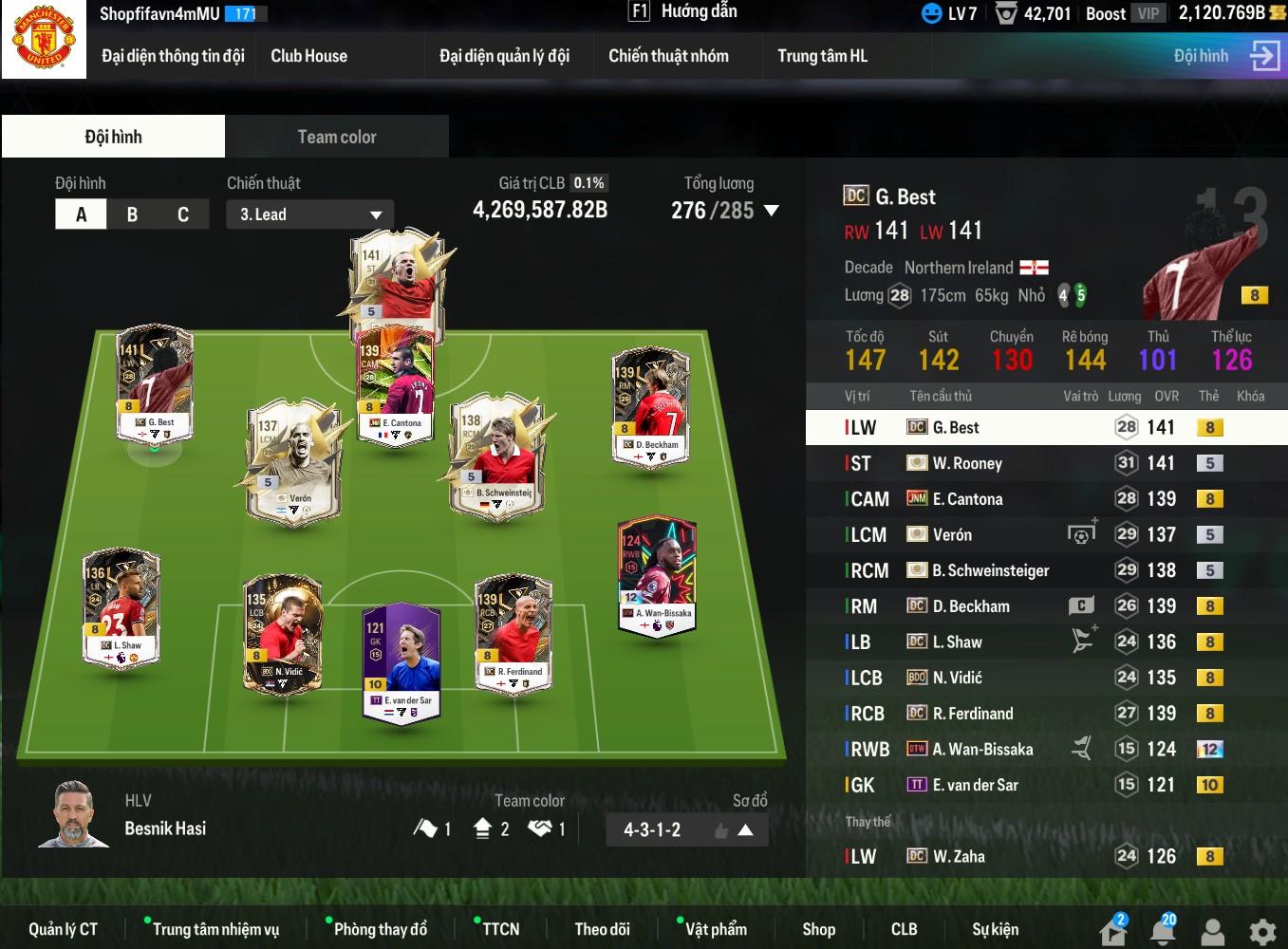Pick the E. Cantona card on pitch

[x=394, y=384]
